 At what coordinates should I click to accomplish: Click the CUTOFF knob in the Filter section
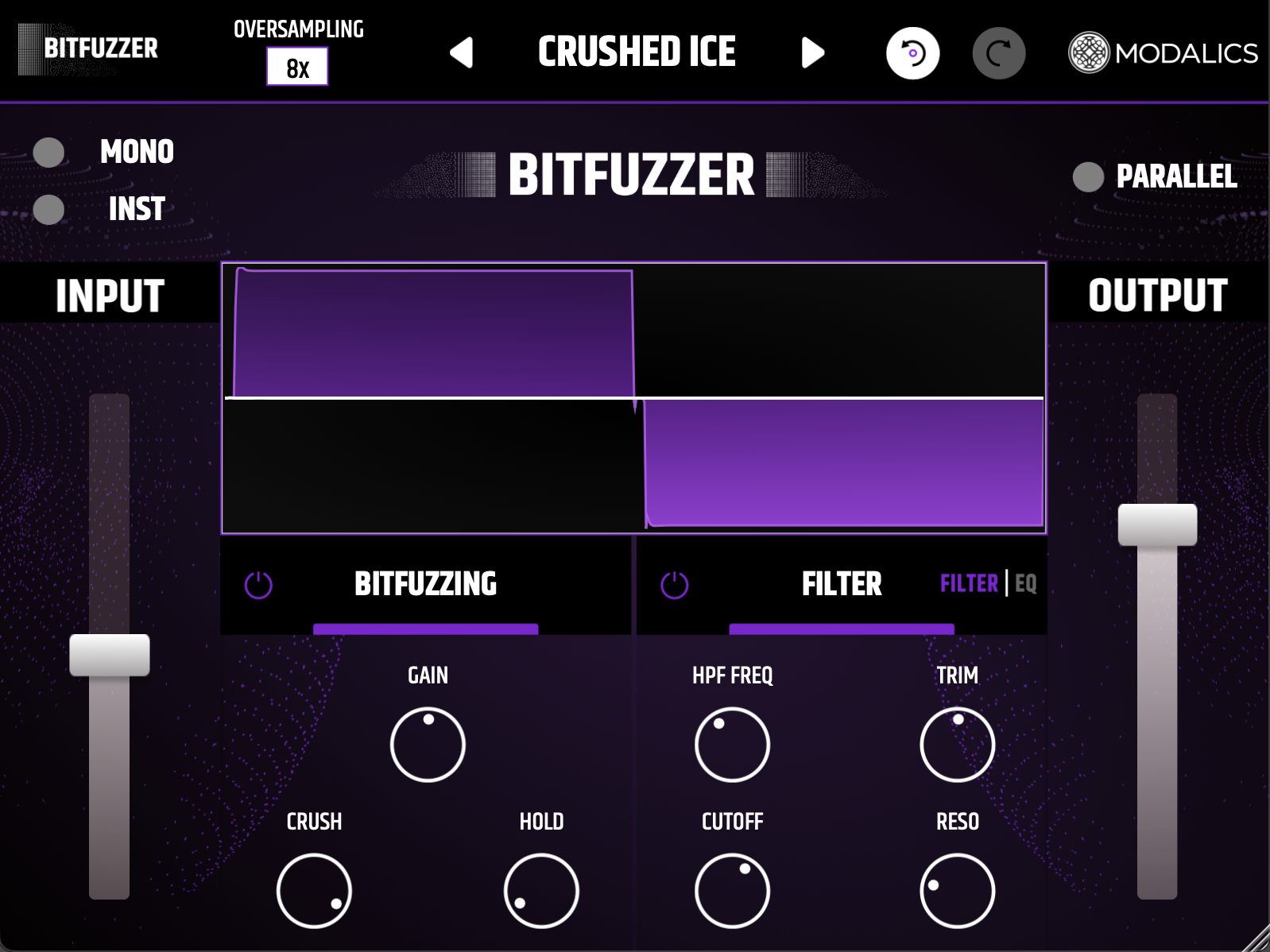pyautogui.click(x=732, y=891)
